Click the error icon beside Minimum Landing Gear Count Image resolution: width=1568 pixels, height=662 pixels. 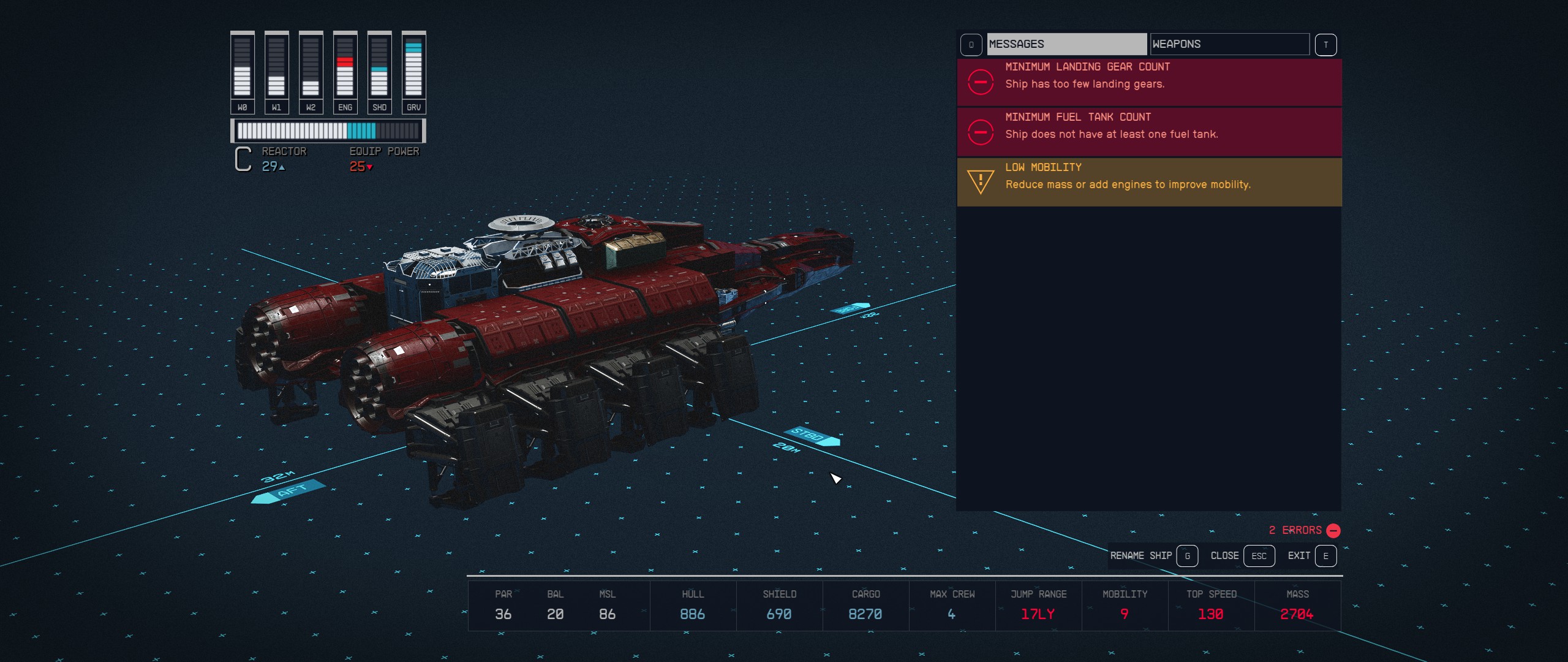[x=981, y=82]
